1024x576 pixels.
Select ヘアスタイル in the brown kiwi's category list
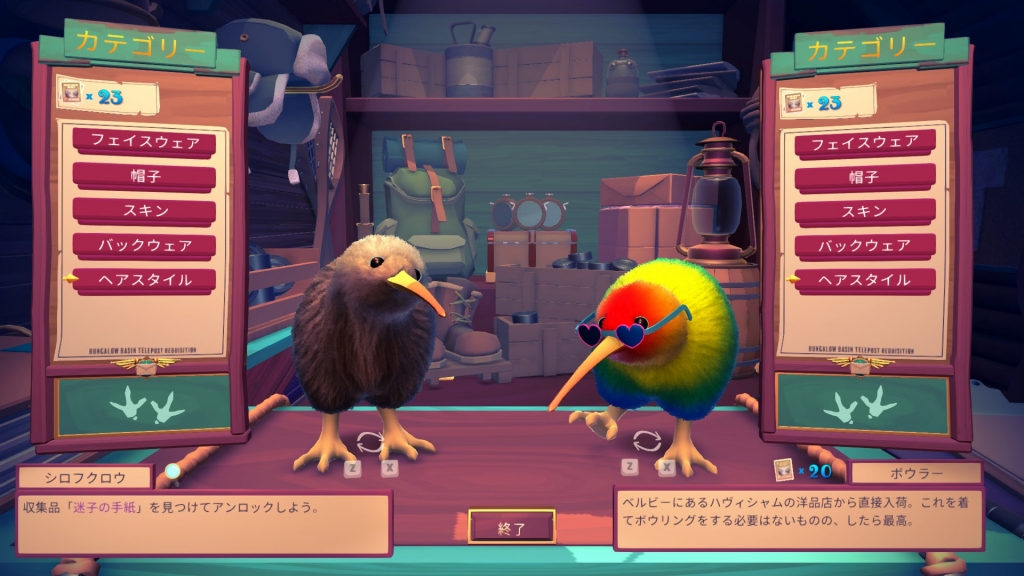[144, 279]
